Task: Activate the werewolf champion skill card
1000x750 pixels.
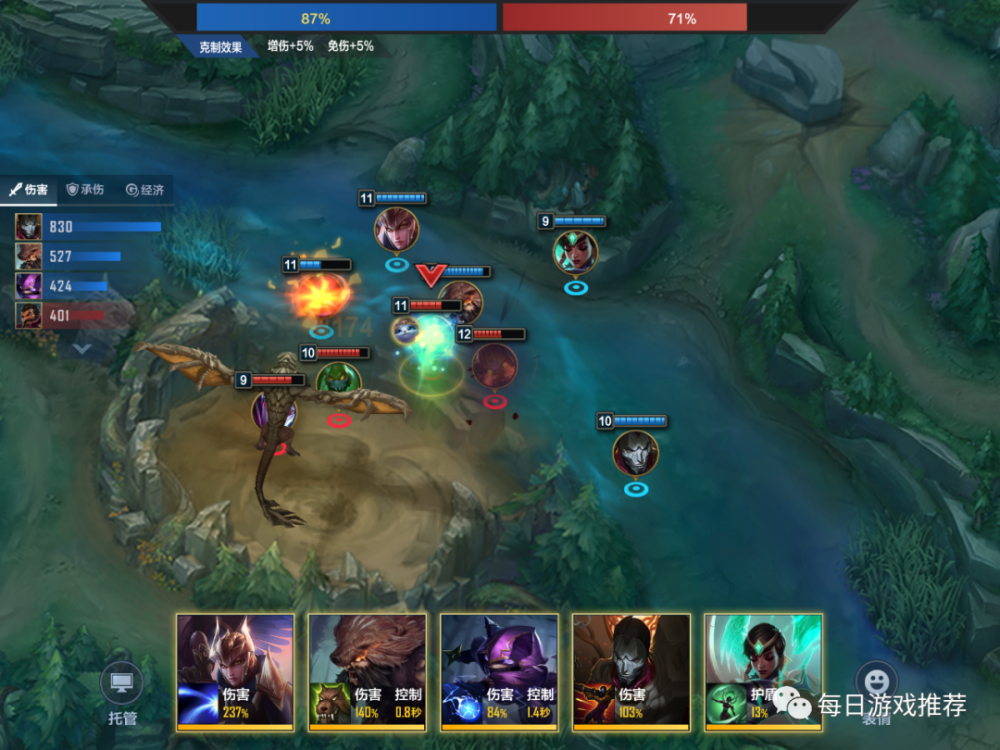Action: (x=367, y=670)
